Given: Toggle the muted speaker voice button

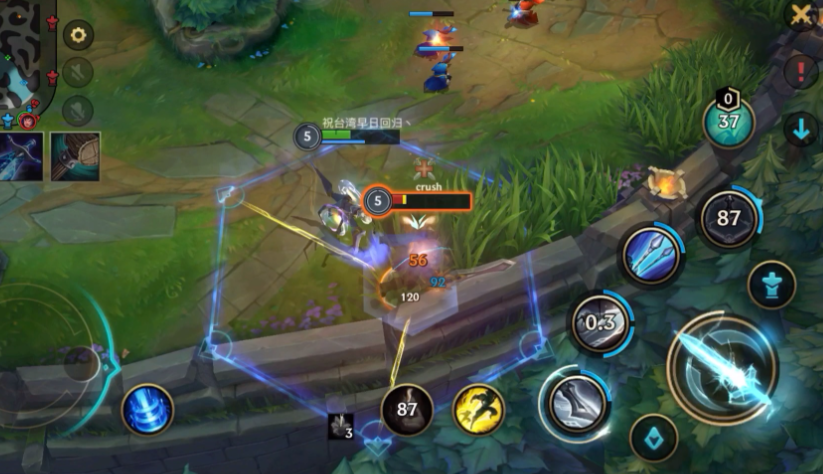Looking at the screenshot, I should (78, 109).
